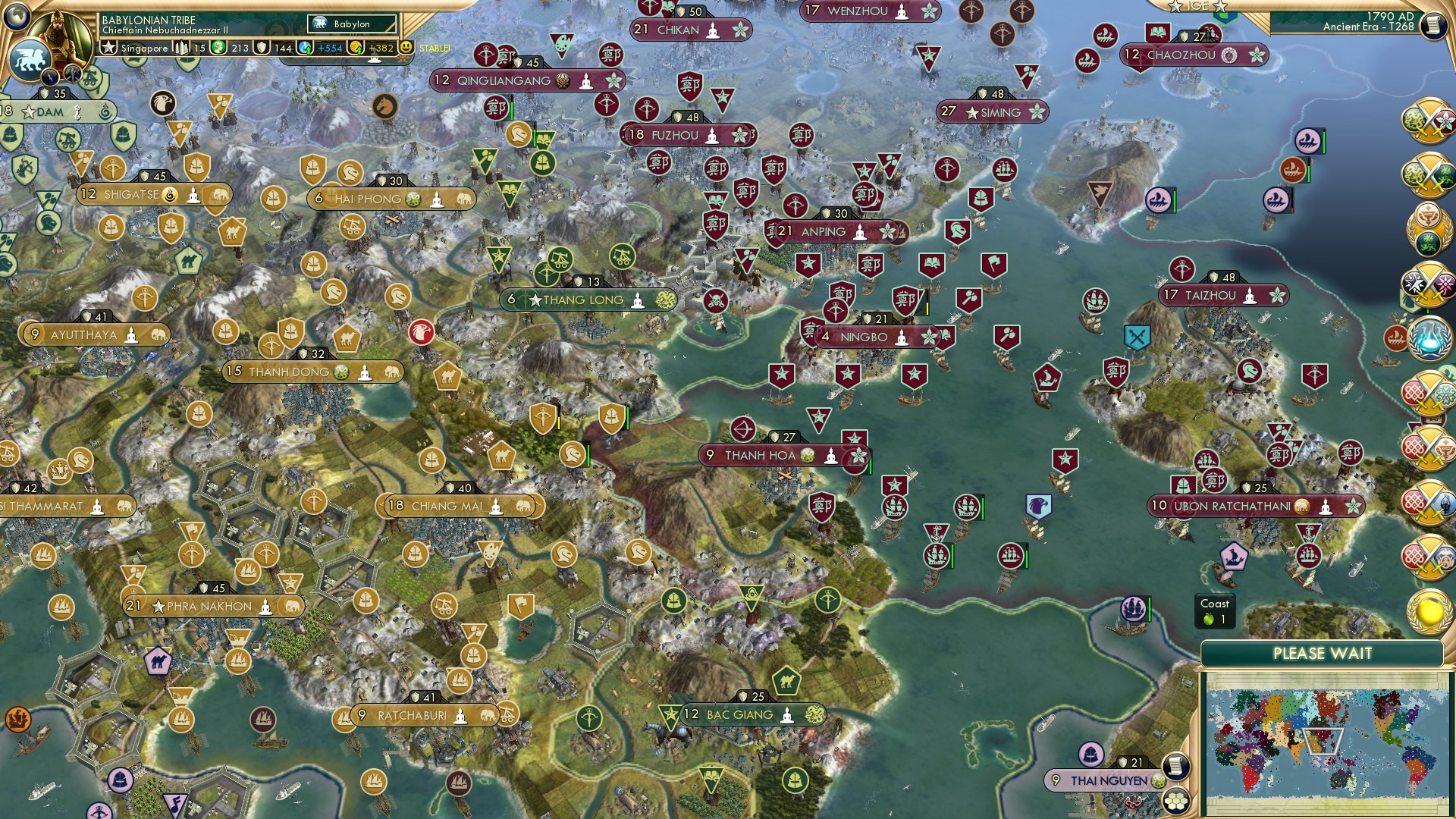The image size is (1456, 819).
Task: Click the Singapore star icon in the top bar
Action: tap(109, 49)
